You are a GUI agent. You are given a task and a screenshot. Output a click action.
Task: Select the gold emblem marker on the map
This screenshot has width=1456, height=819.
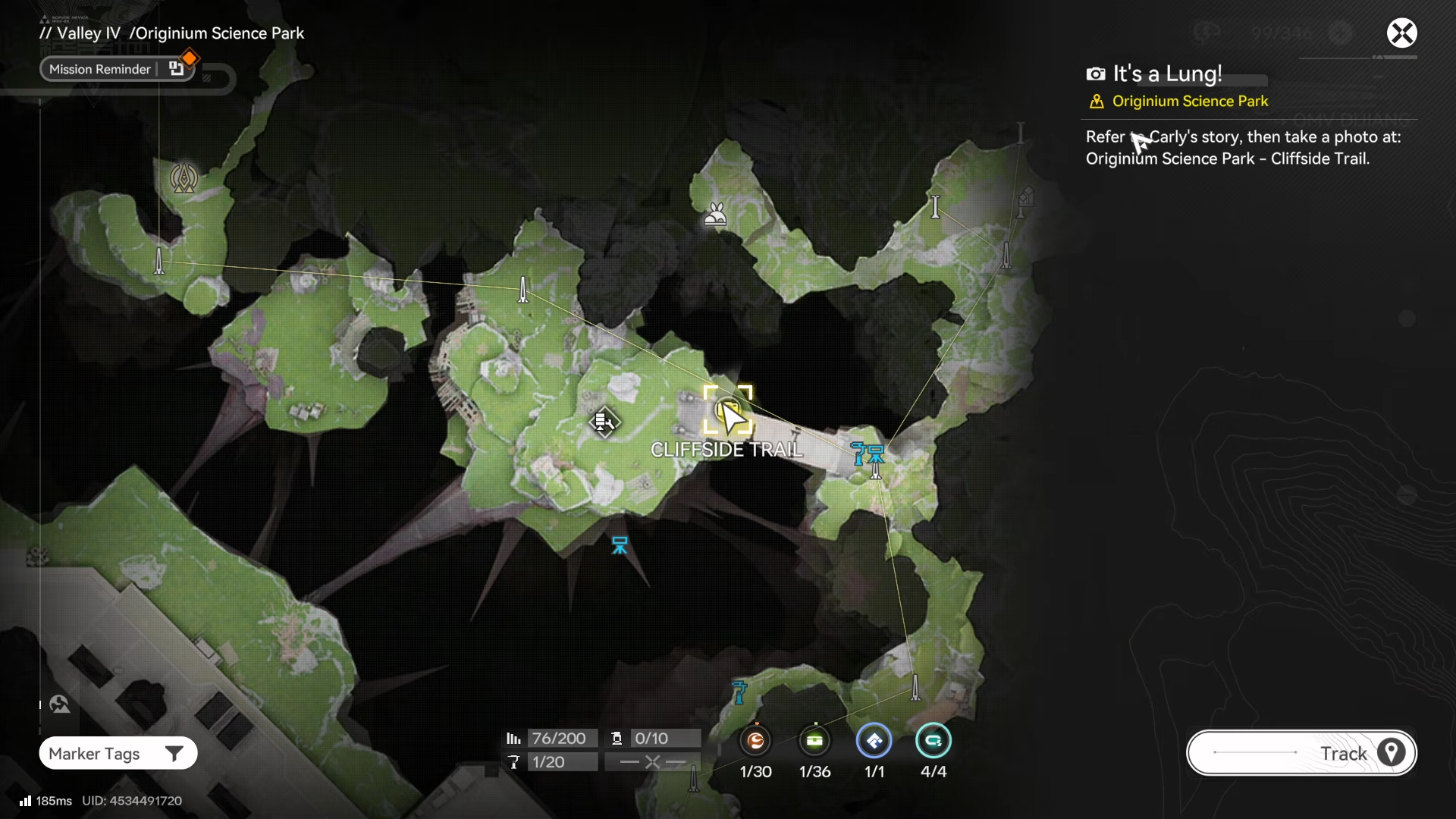184,178
